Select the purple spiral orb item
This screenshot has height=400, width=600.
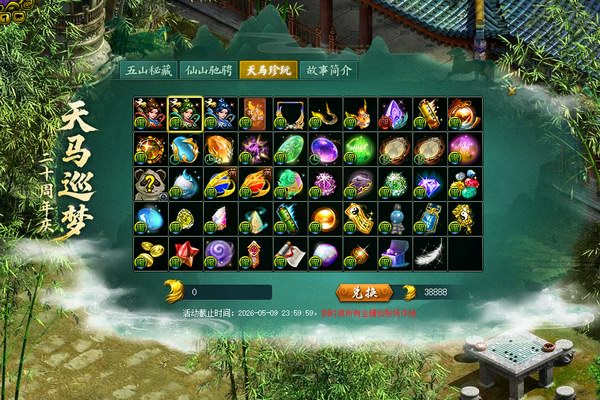pos(220,254)
